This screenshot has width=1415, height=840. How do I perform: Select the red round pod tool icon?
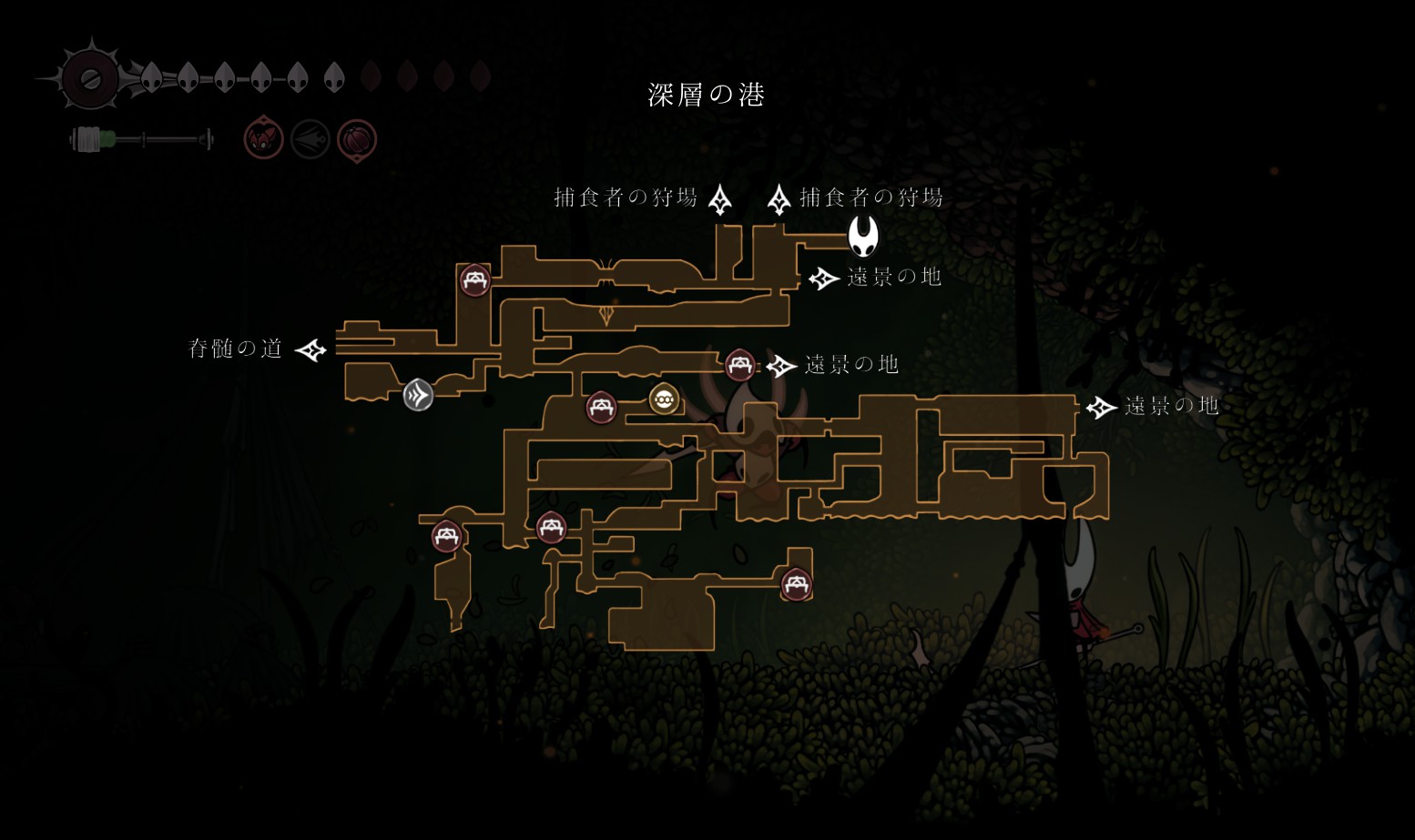pyautogui.click(x=357, y=140)
